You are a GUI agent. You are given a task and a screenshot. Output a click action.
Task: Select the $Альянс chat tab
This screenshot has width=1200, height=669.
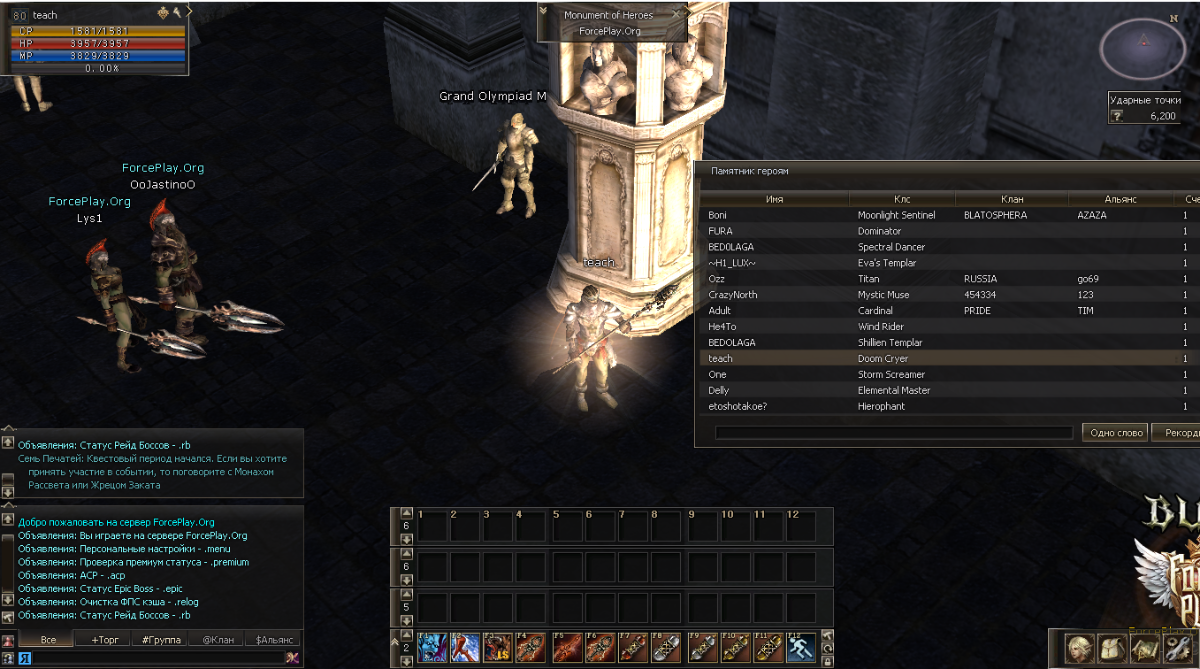coord(273,640)
